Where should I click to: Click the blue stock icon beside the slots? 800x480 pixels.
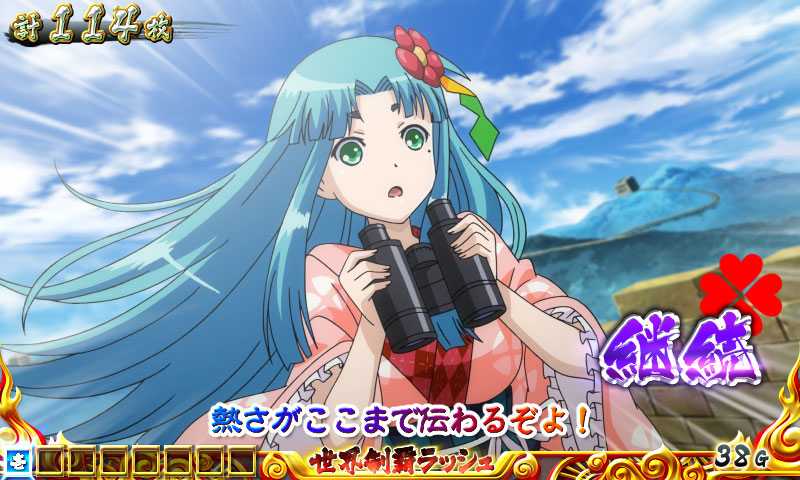19,461
